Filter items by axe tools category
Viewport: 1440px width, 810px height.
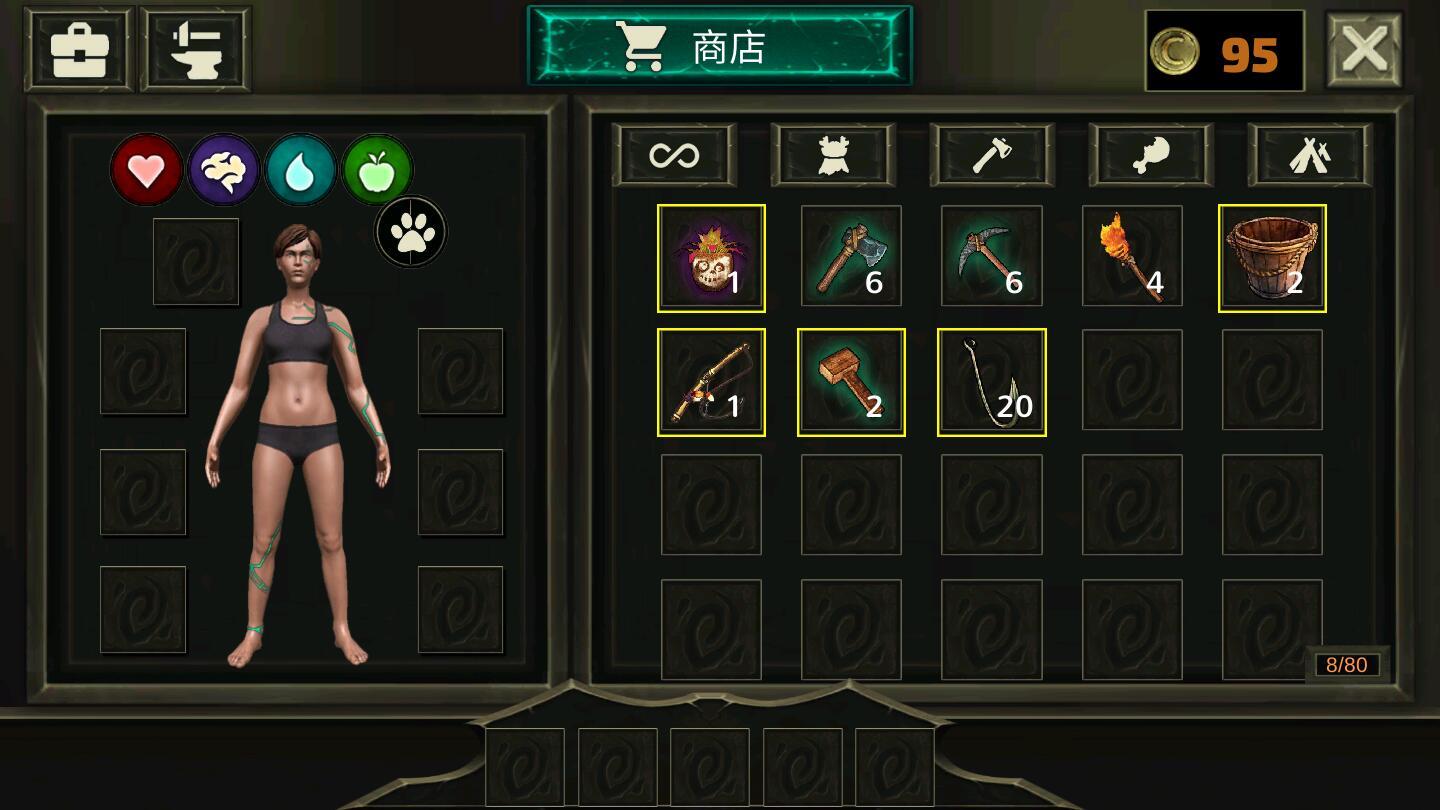click(992, 155)
